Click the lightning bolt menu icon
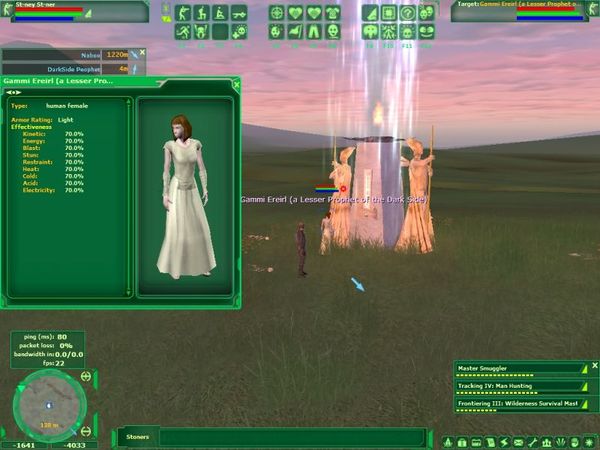The image size is (600, 450). [x=505, y=442]
